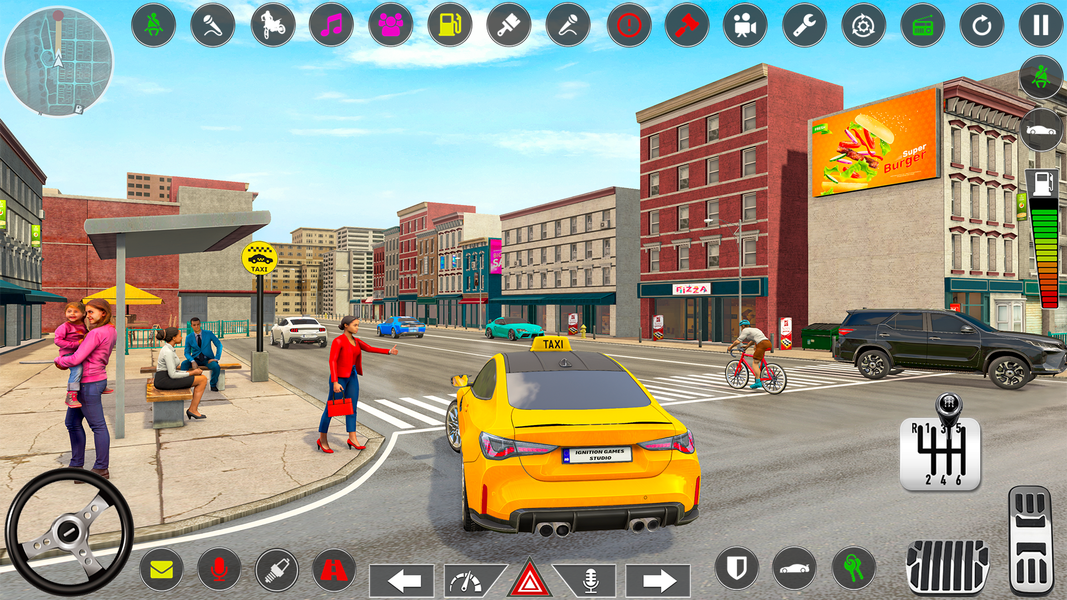Click the green car keys icon
Screen dimensions: 1067x600
[853, 568]
